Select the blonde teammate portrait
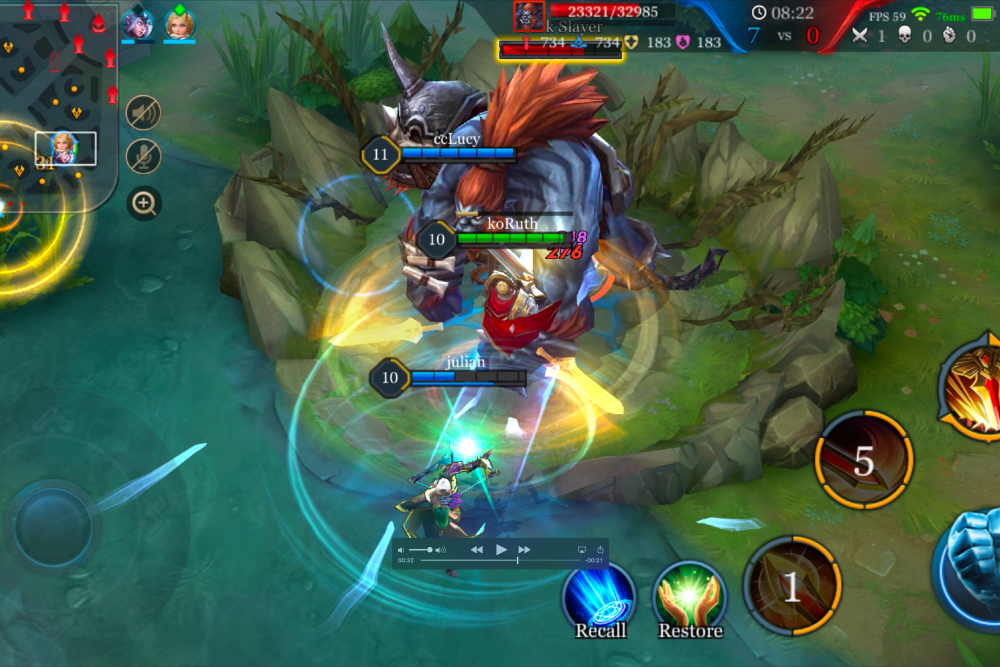 click(179, 24)
